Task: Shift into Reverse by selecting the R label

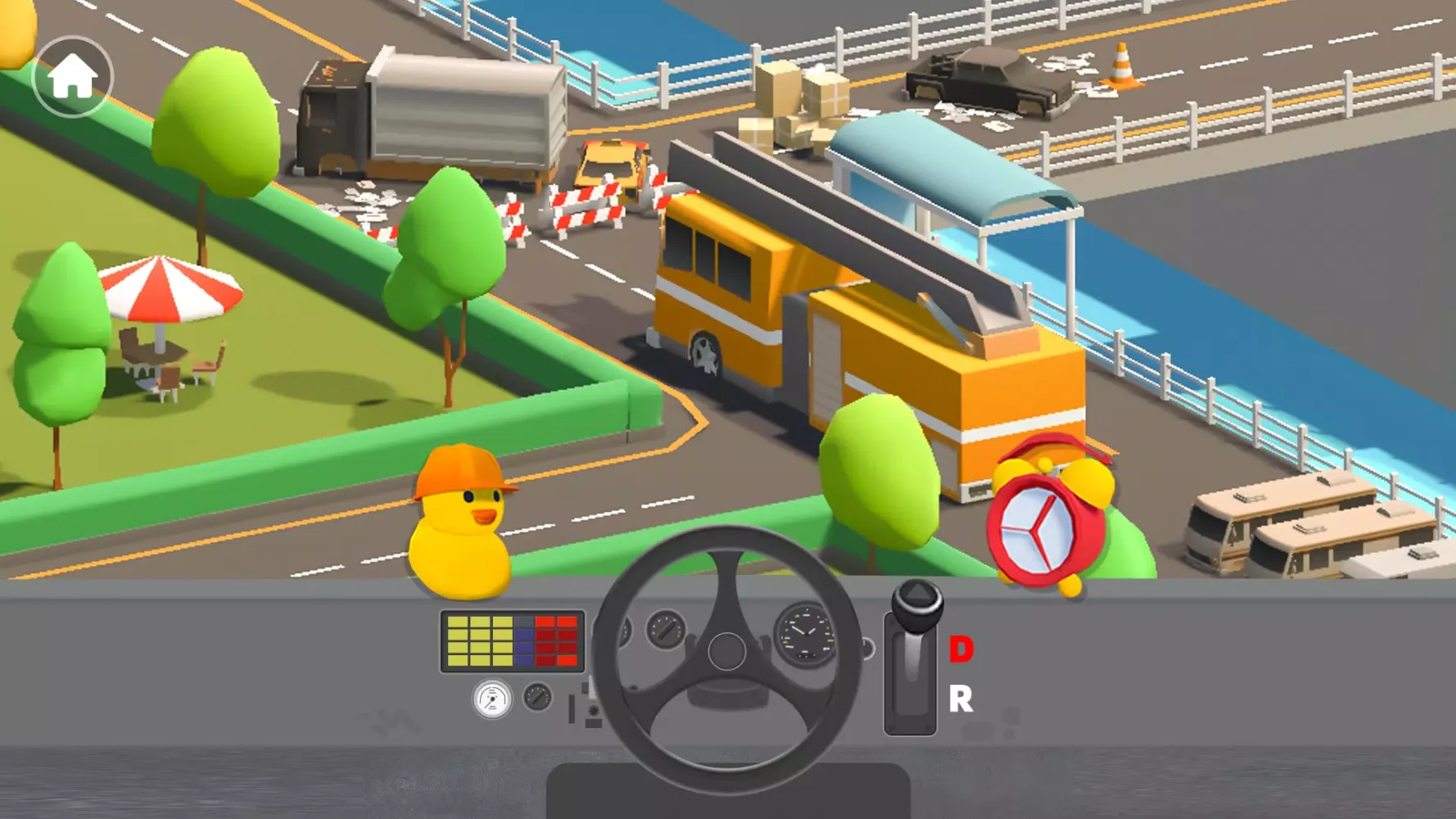Action: (x=960, y=699)
